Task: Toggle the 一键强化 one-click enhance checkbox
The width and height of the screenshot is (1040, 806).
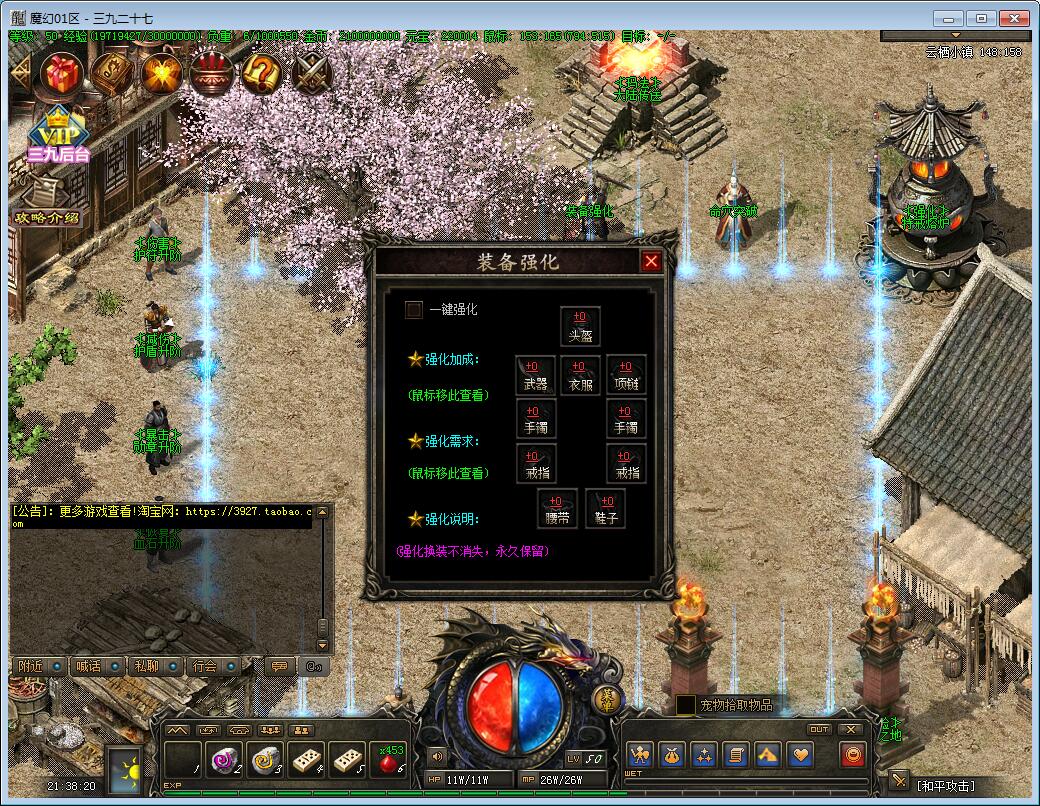Action: click(x=414, y=310)
